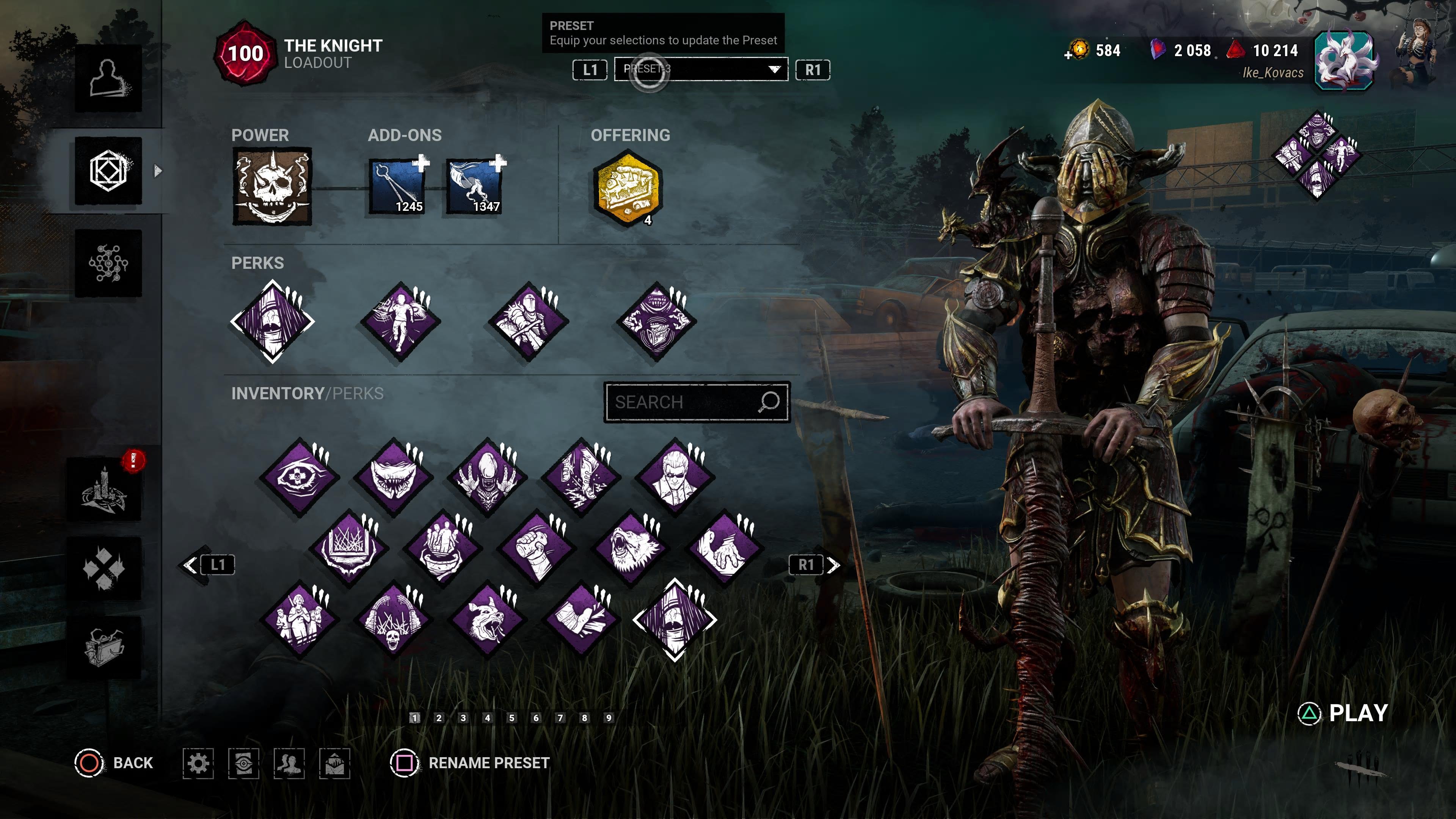Go to inventory page 5
The height and width of the screenshot is (819, 1456).
coord(511,718)
